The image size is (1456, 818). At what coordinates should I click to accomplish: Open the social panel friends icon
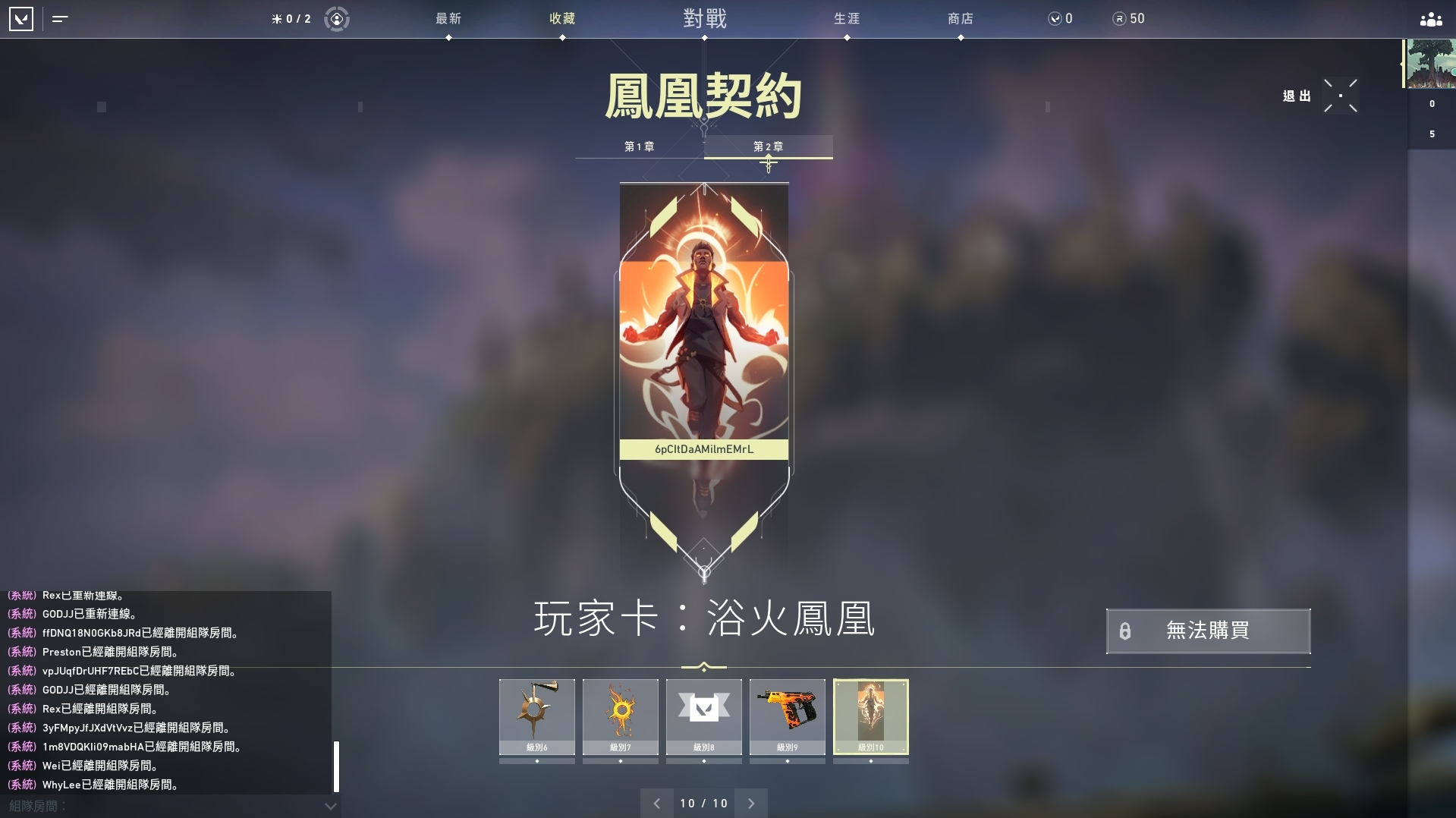(x=1429, y=19)
